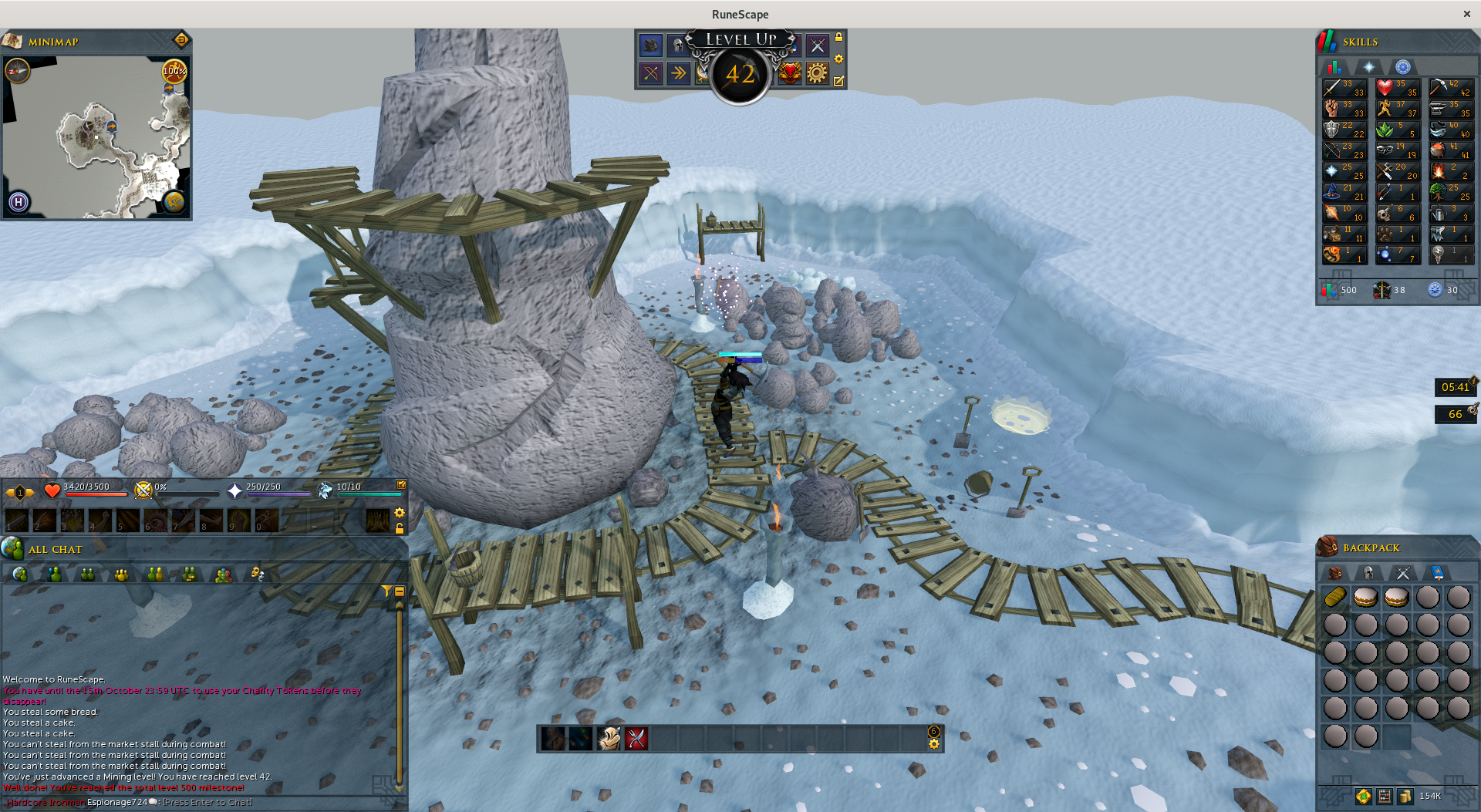Select the Cooking skill at level 41
1481x812 pixels.
pyautogui.click(x=1450, y=150)
